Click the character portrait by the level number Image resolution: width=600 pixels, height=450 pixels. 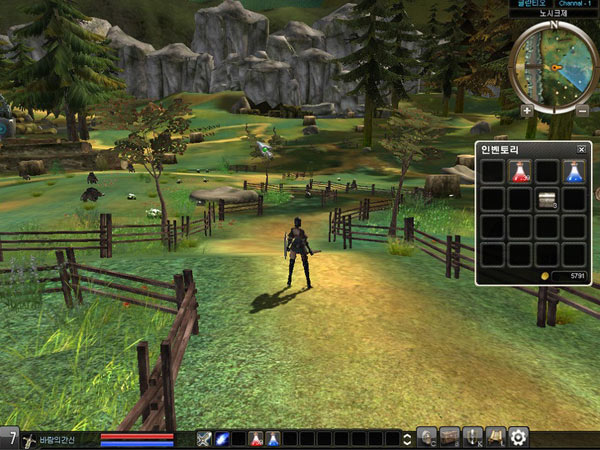(30, 439)
